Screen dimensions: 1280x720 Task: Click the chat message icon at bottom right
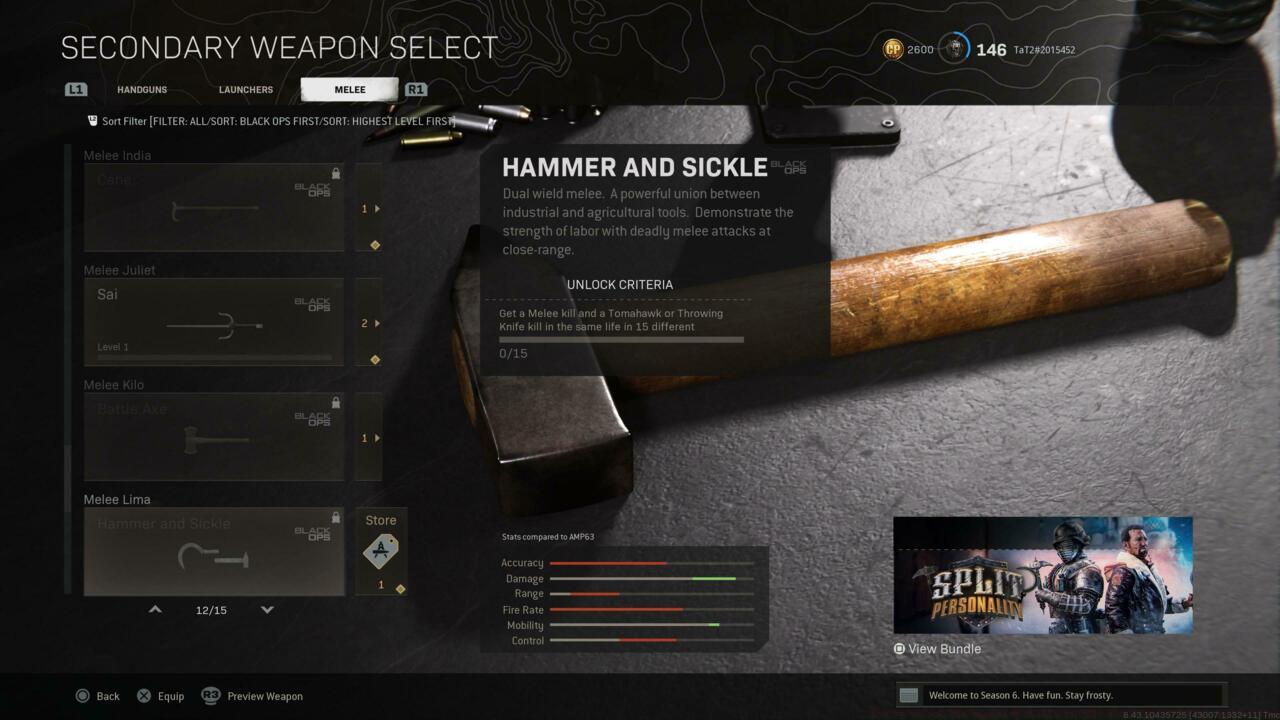(908, 694)
